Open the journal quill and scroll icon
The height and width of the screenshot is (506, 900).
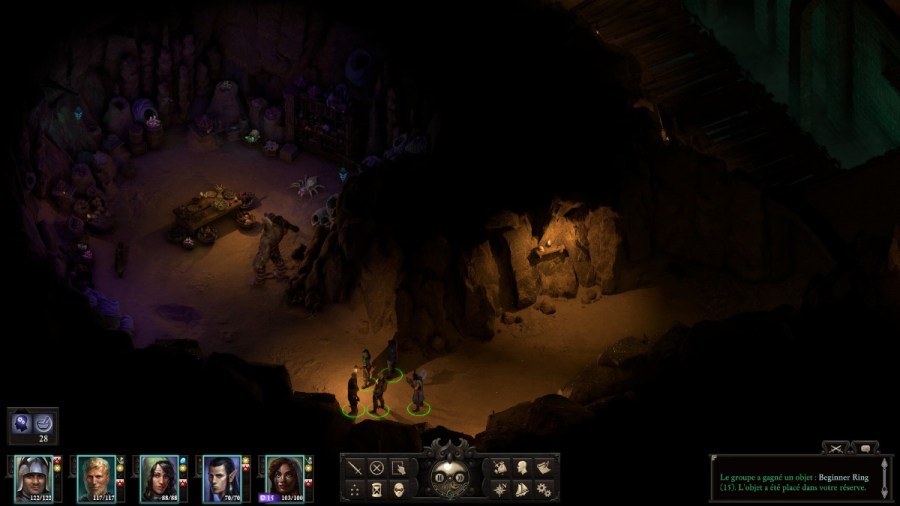(544, 467)
